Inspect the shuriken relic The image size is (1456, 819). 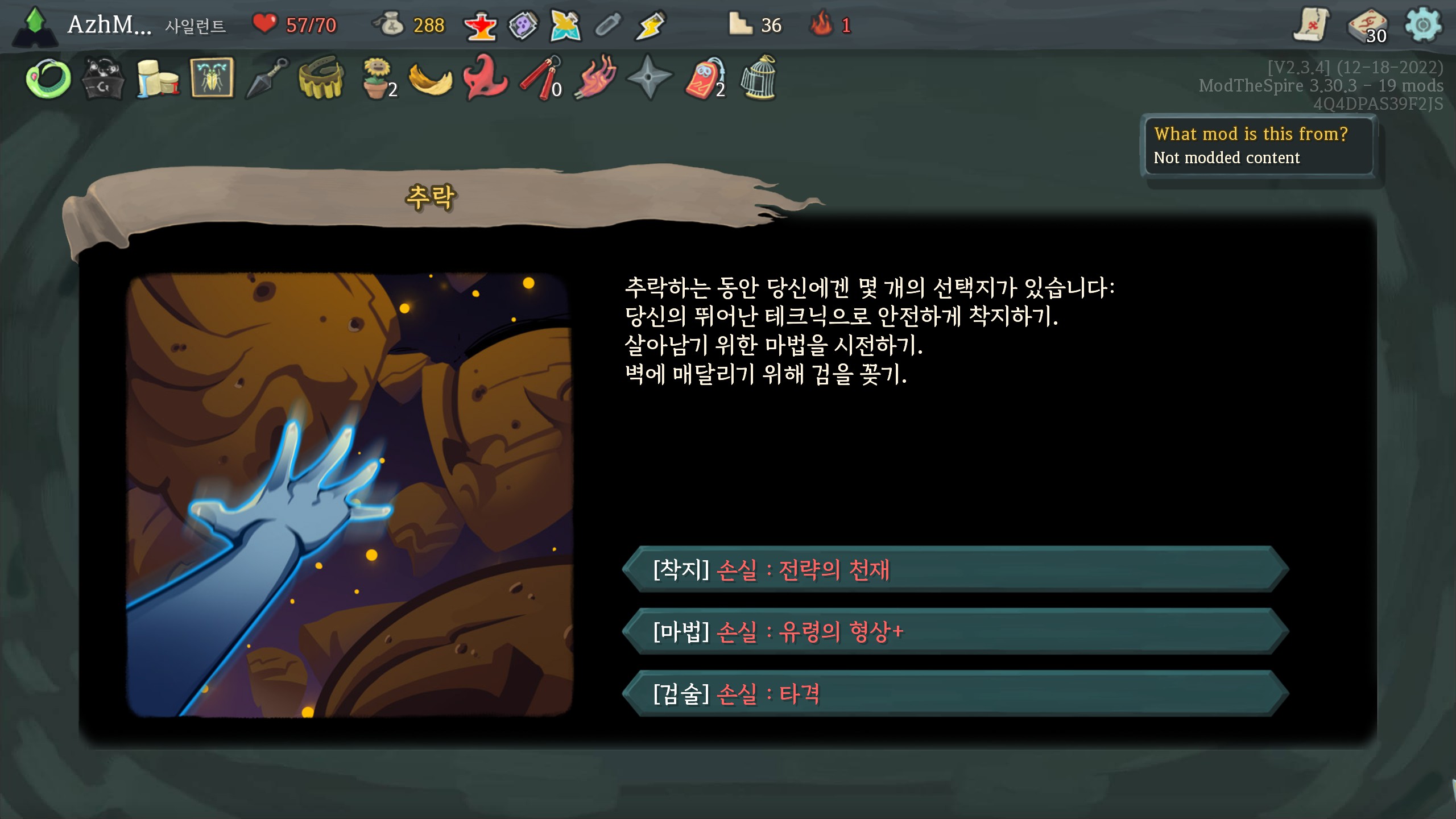click(649, 78)
